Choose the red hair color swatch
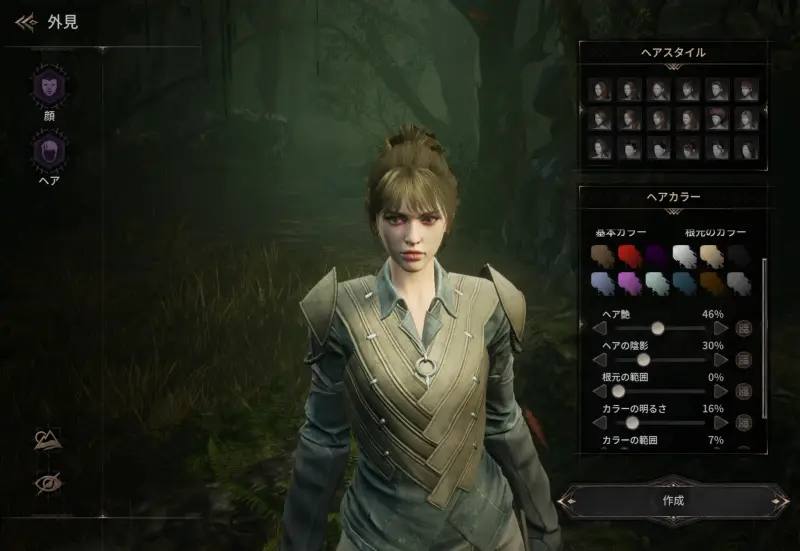 coord(628,255)
